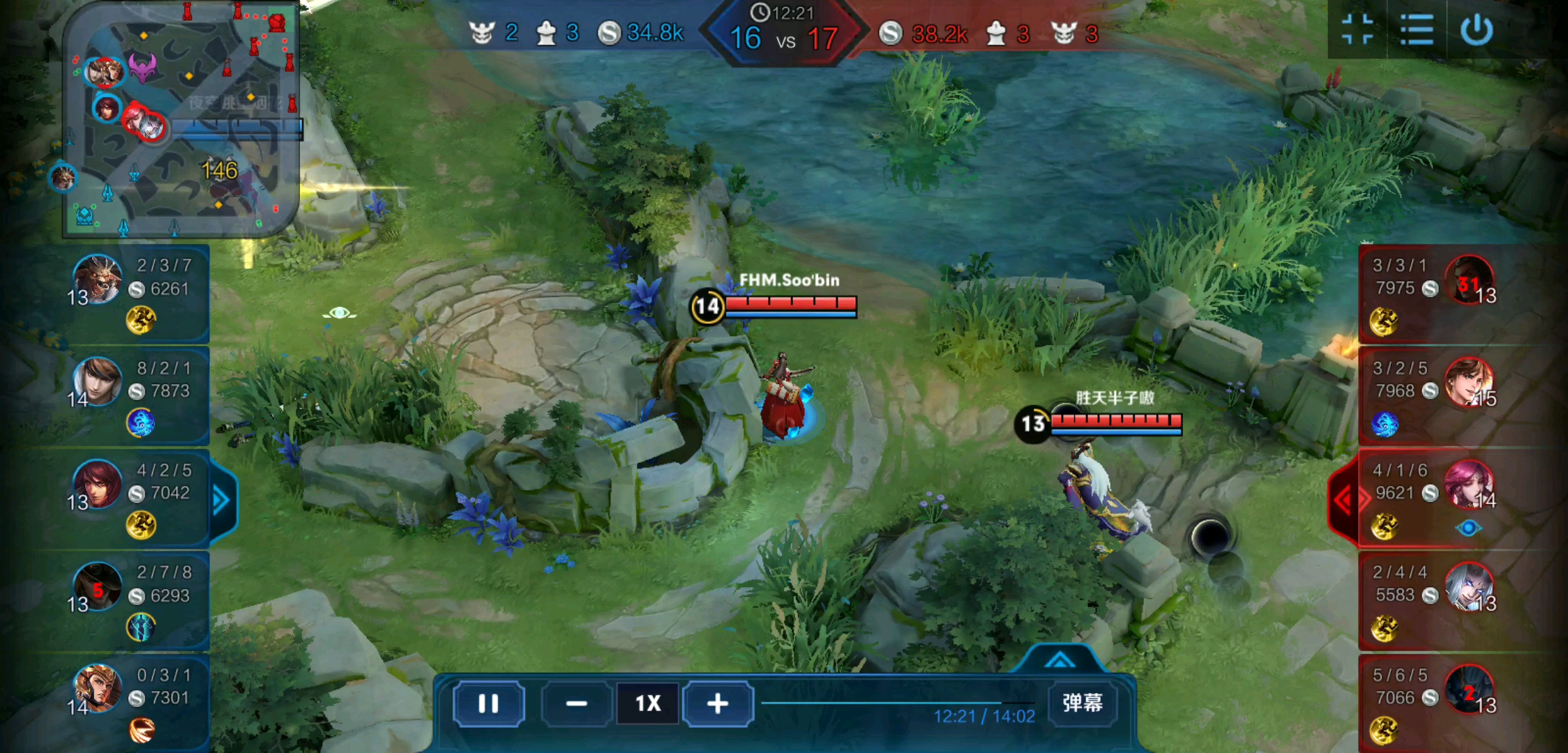Viewport: 1568px width, 753px height.
Task: Shrink the view with the collapse-screen icon
Action: click(1357, 29)
